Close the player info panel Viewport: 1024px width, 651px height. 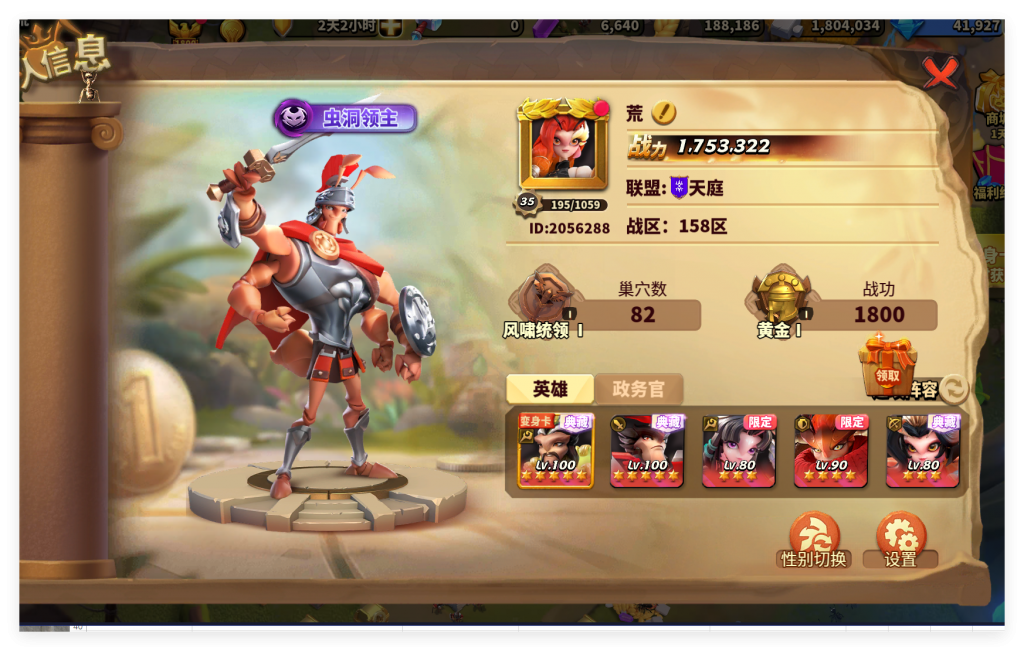[939, 73]
